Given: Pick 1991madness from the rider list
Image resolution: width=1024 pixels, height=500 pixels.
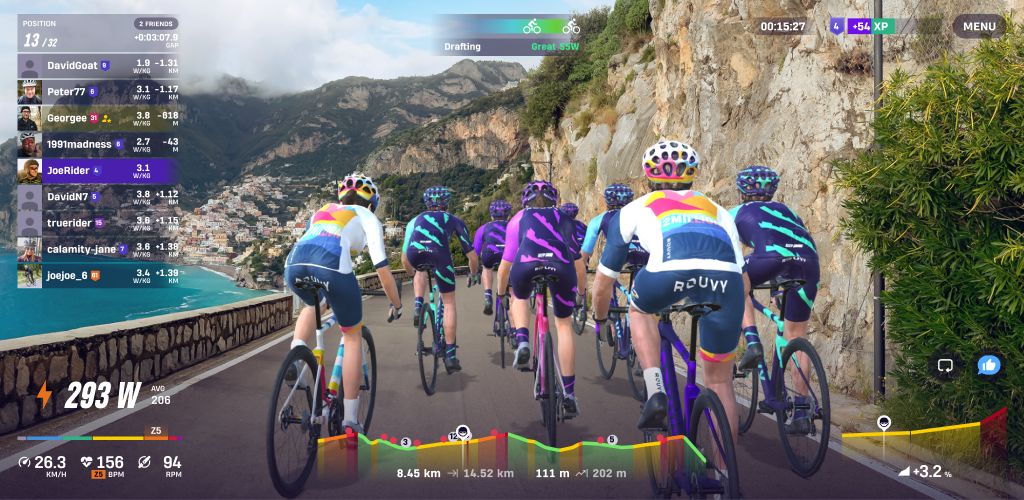Looking at the screenshot, I should [99, 143].
